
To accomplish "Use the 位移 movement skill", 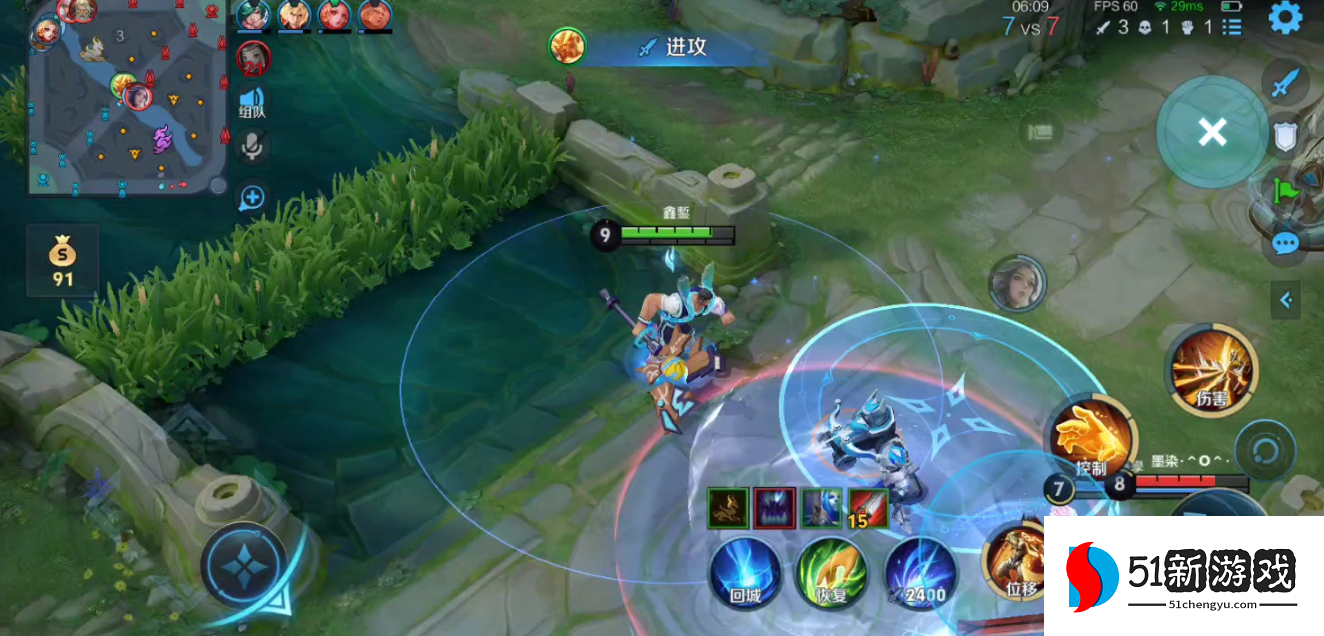I will tap(1018, 561).
